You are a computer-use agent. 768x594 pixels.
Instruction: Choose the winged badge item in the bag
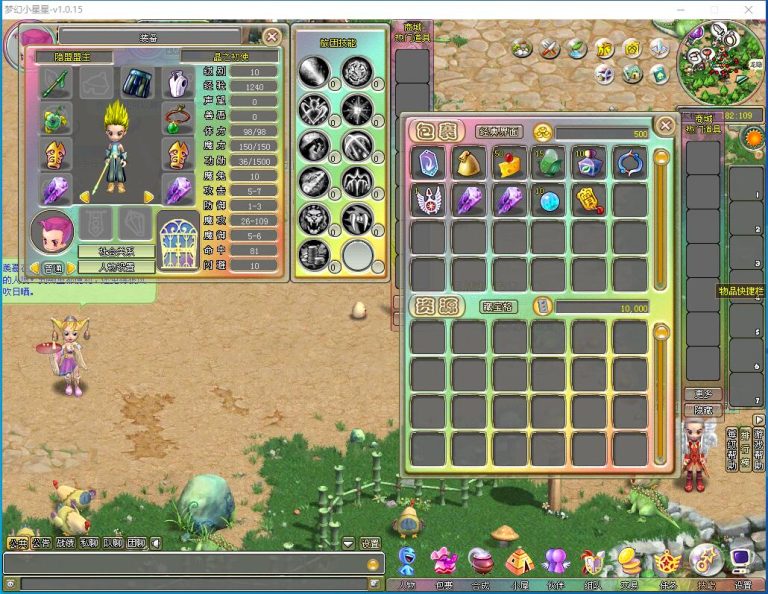coord(428,200)
